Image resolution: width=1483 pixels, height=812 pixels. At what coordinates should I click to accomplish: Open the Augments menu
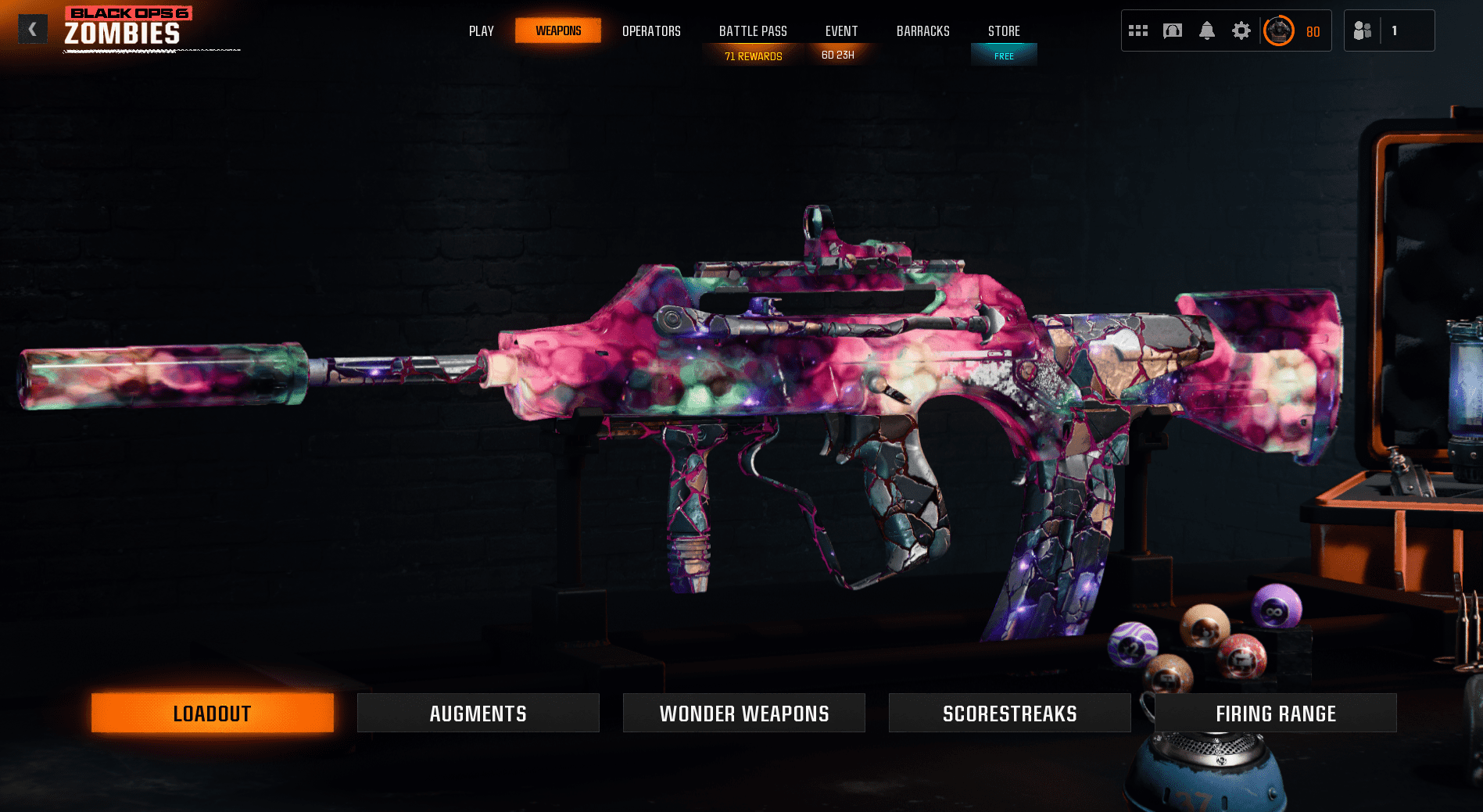[x=478, y=713]
